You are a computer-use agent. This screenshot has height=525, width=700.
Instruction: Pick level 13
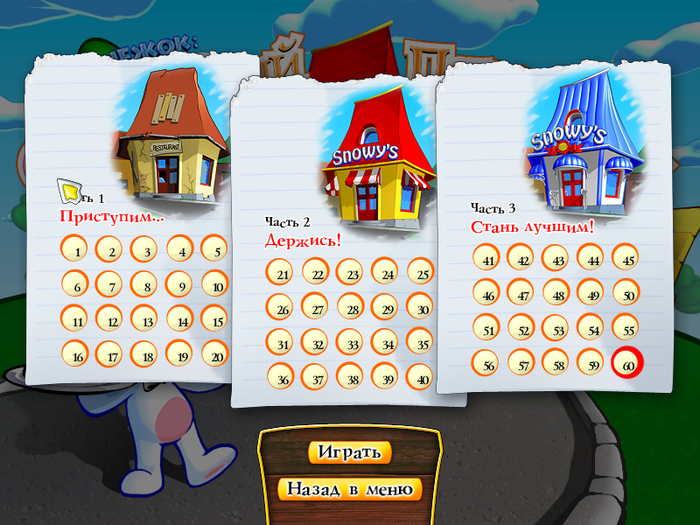(x=144, y=319)
